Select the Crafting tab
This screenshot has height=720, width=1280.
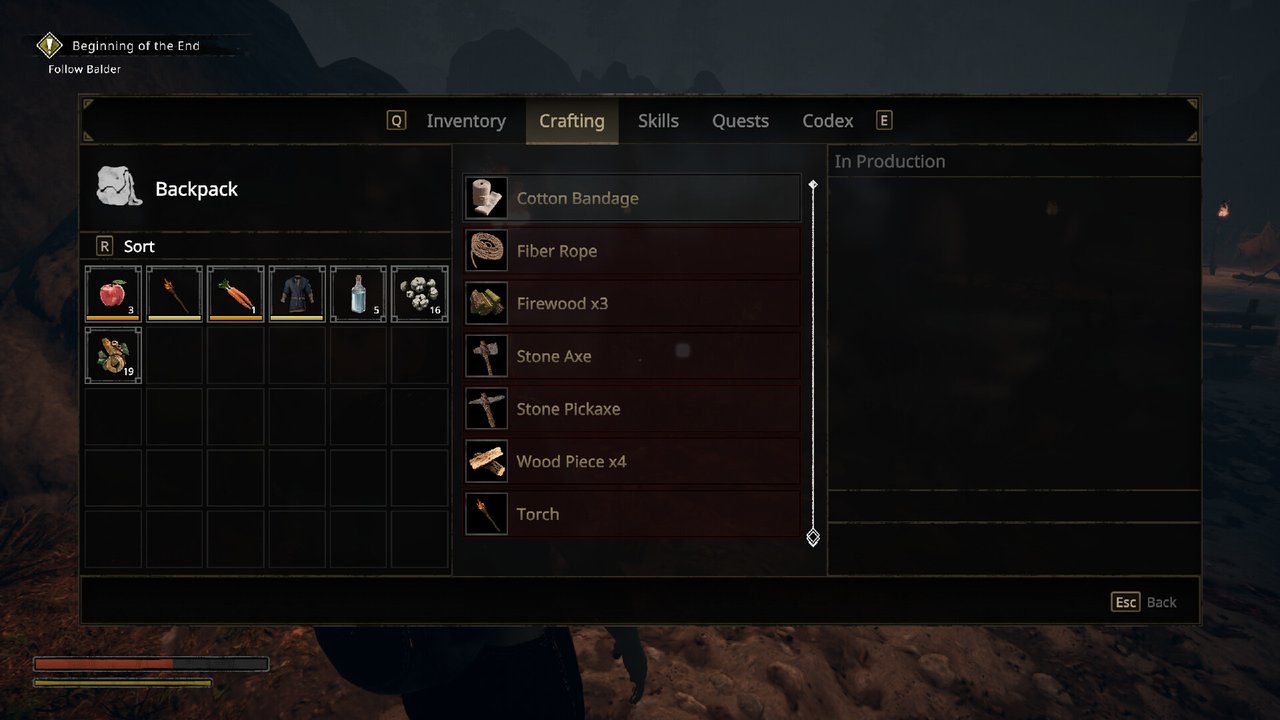[572, 121]
